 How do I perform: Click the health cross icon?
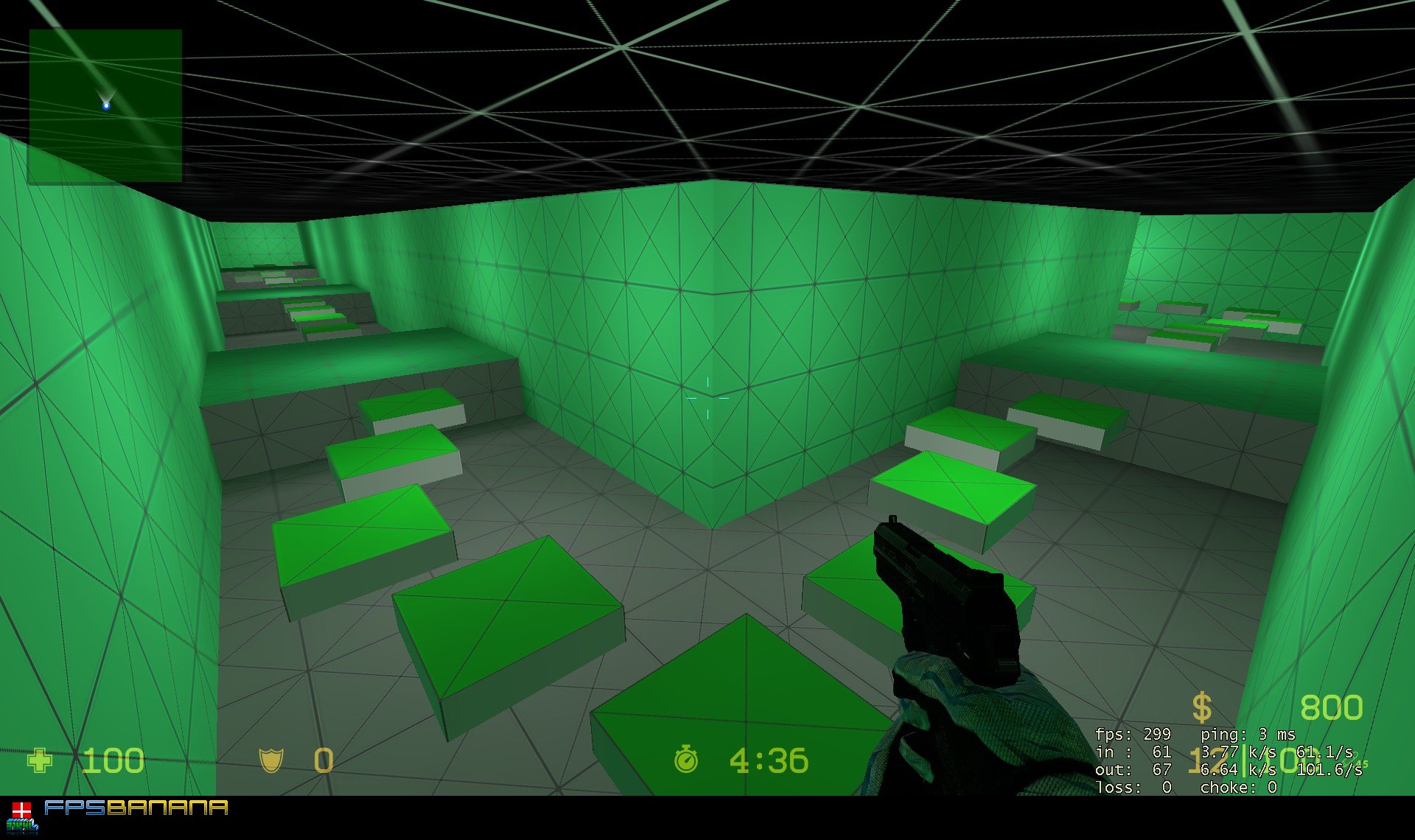[41, 760]
